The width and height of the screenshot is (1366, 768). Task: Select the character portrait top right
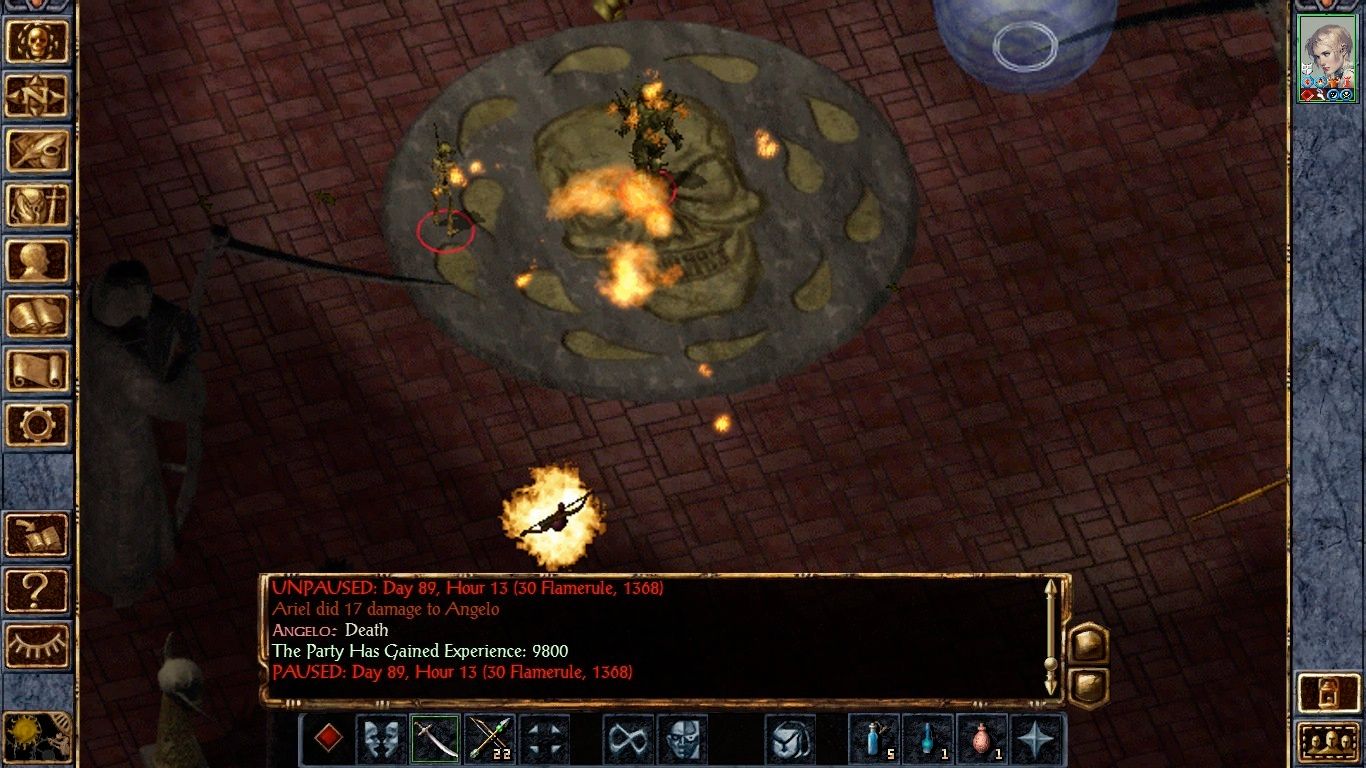[x=1326, y=48]
